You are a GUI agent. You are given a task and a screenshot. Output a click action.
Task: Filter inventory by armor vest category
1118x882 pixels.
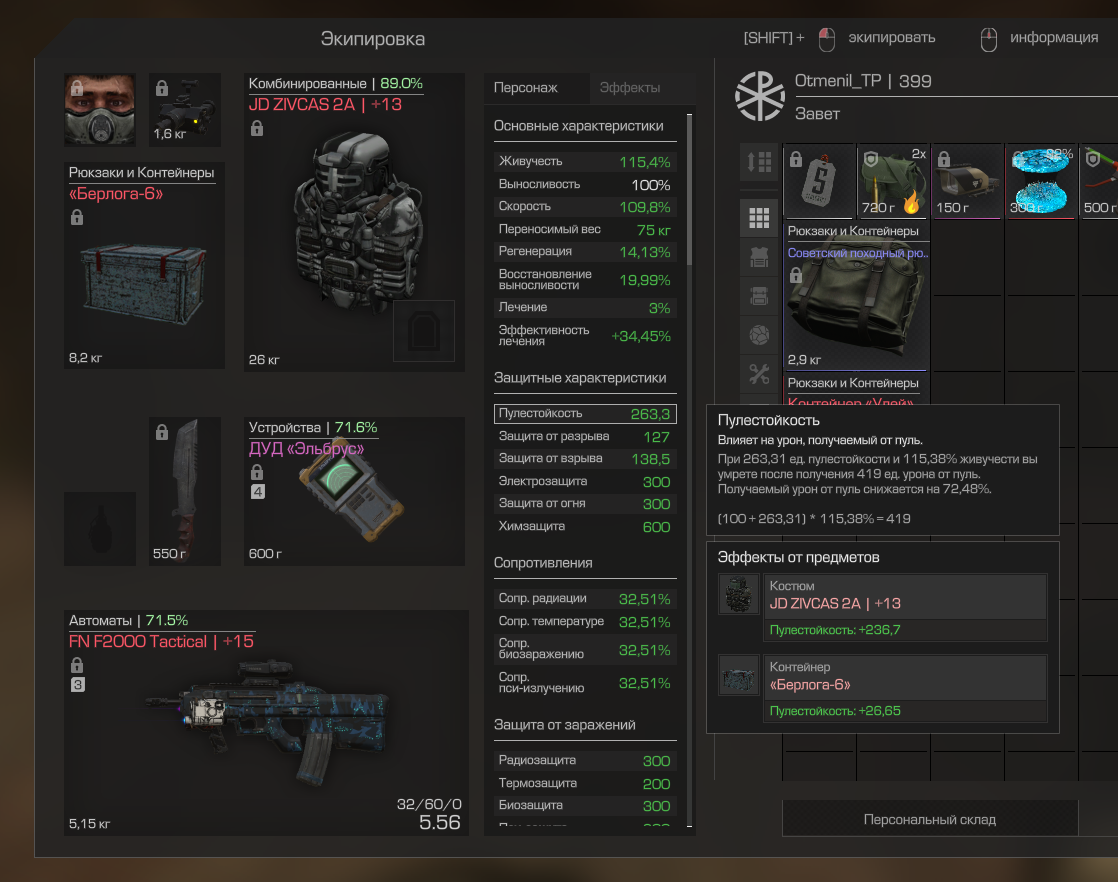[758, 257]
